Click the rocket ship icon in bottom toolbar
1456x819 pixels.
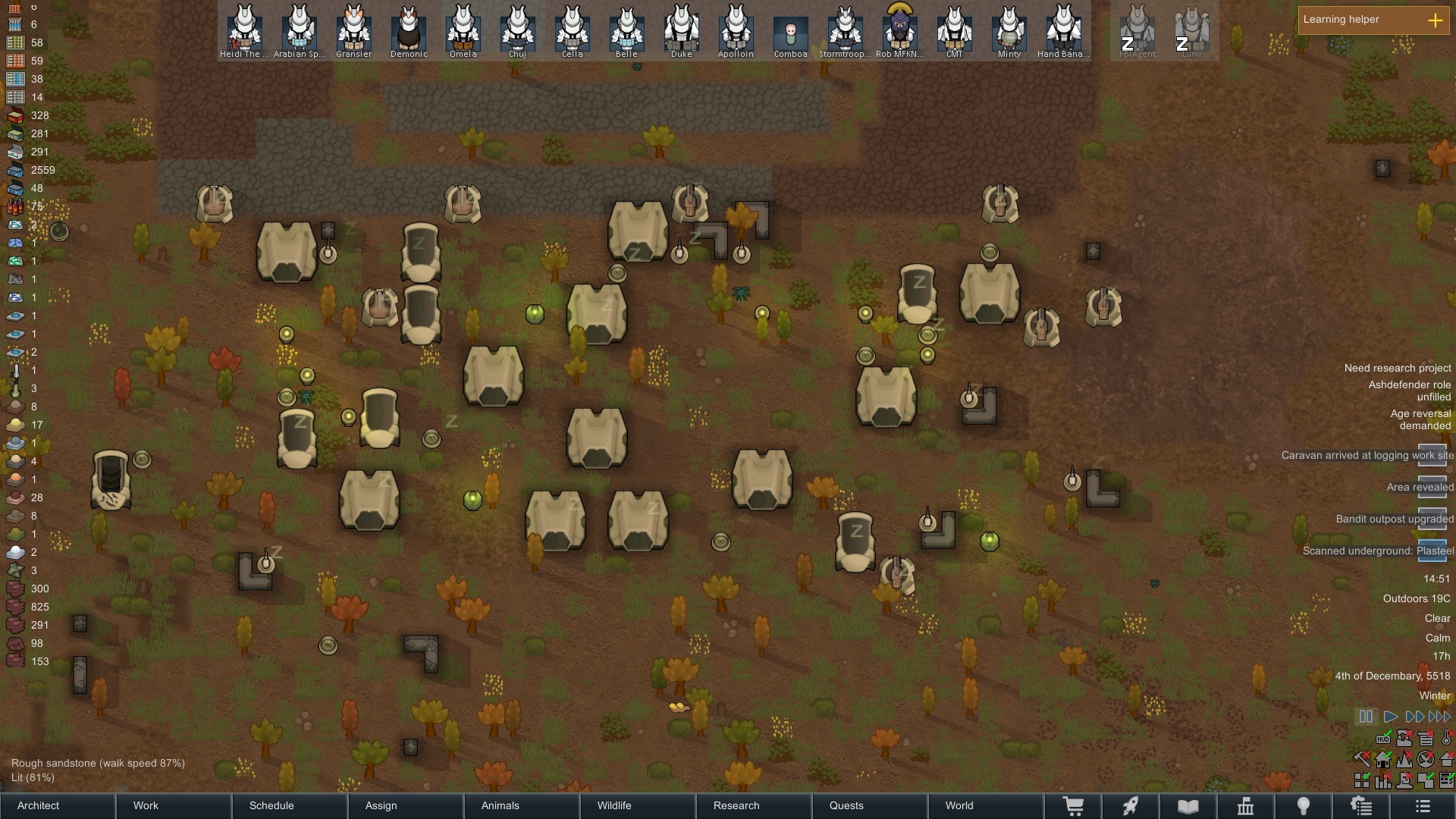tap(1131, 806)
